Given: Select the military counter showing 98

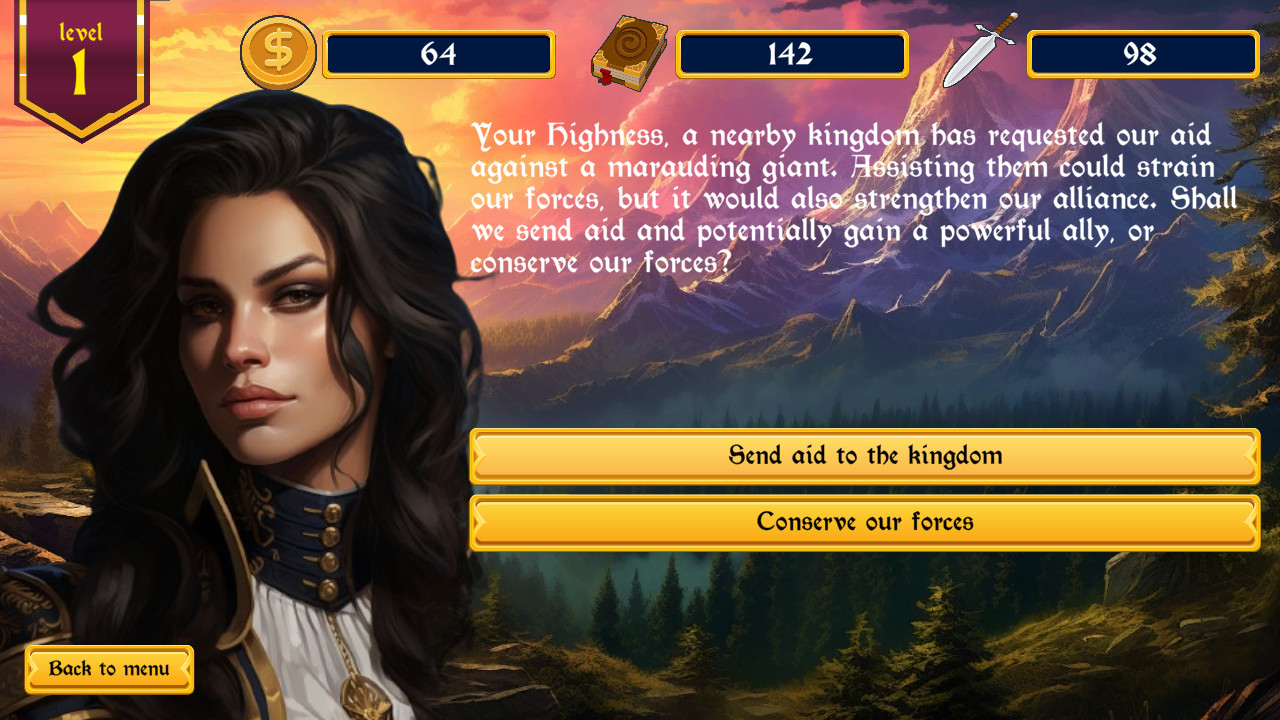Looking at the screenshot, I should point(1142,55).
